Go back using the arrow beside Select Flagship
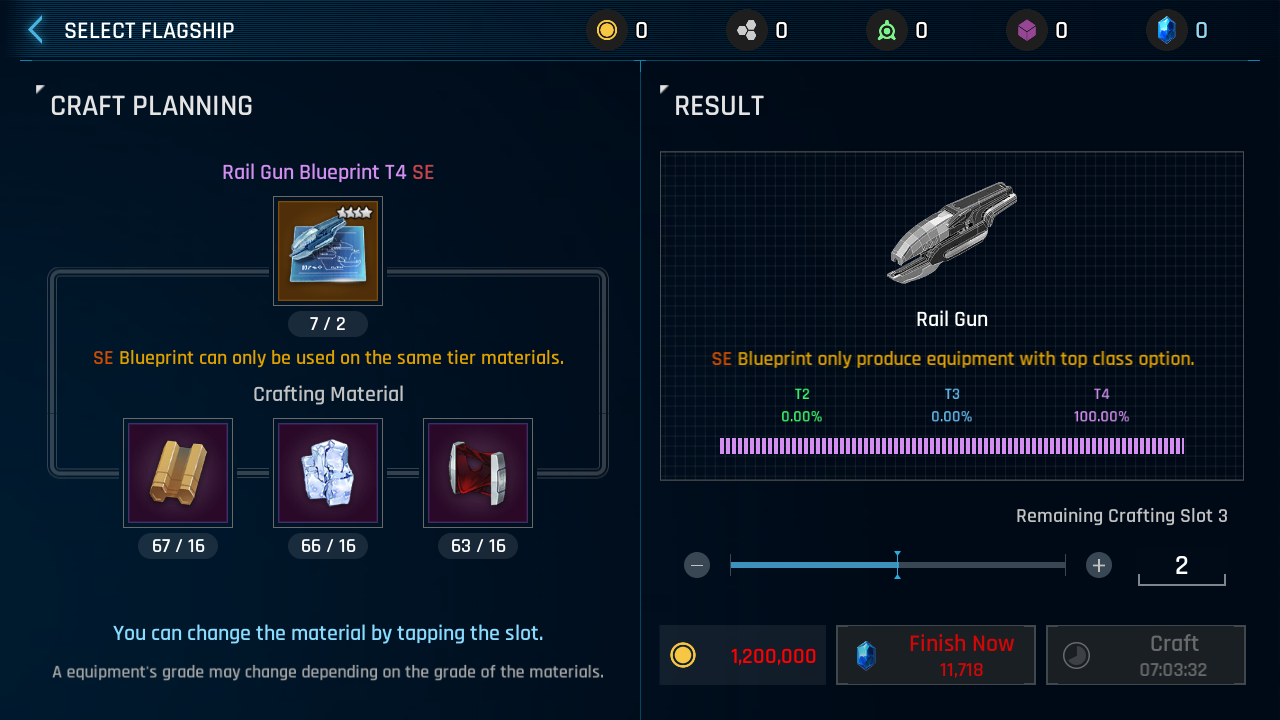Viewport: 1280px width, 720px height. pos(36,30)
